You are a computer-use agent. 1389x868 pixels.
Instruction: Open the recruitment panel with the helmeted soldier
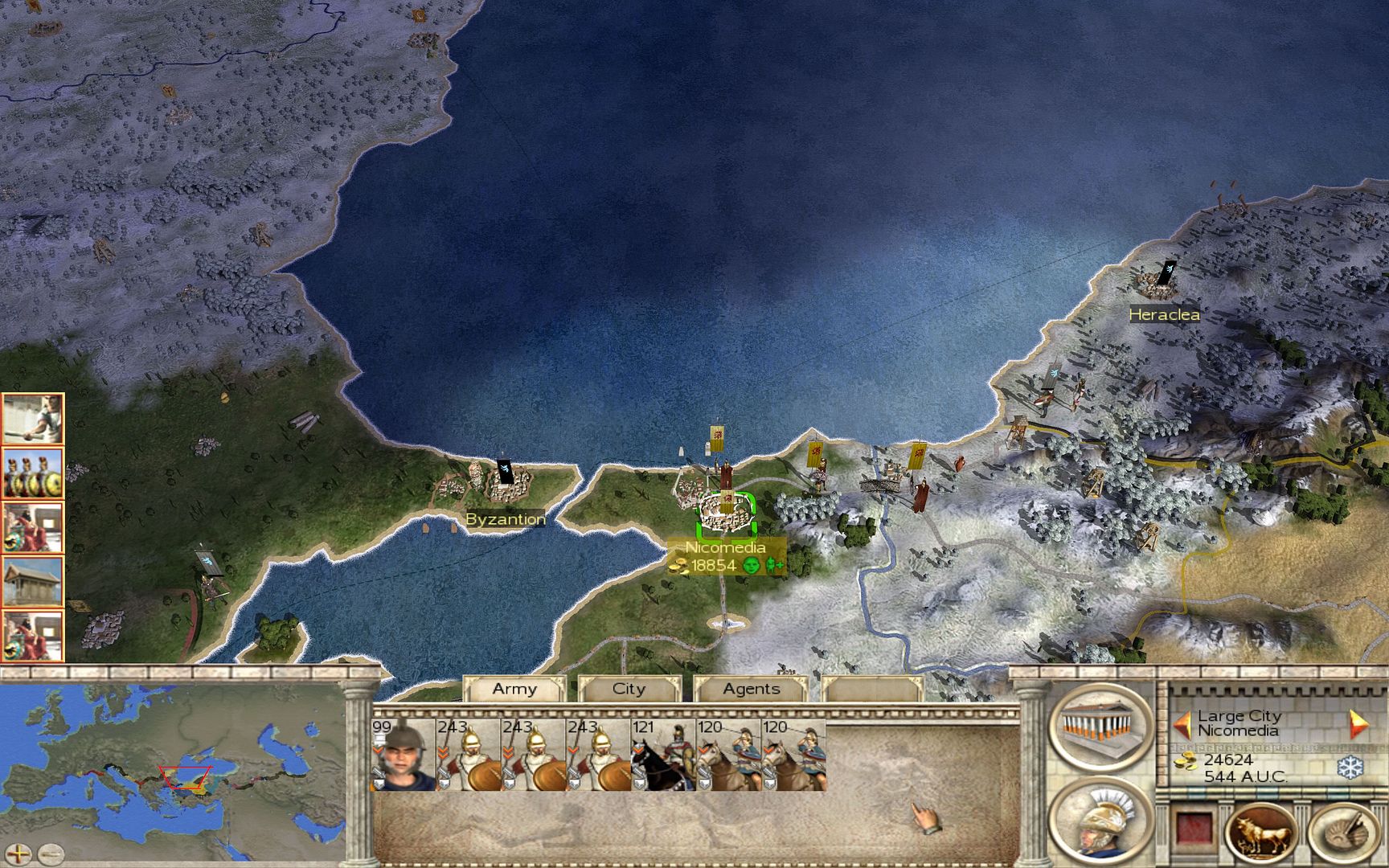pyautogui.click(x=1100, y=819)
